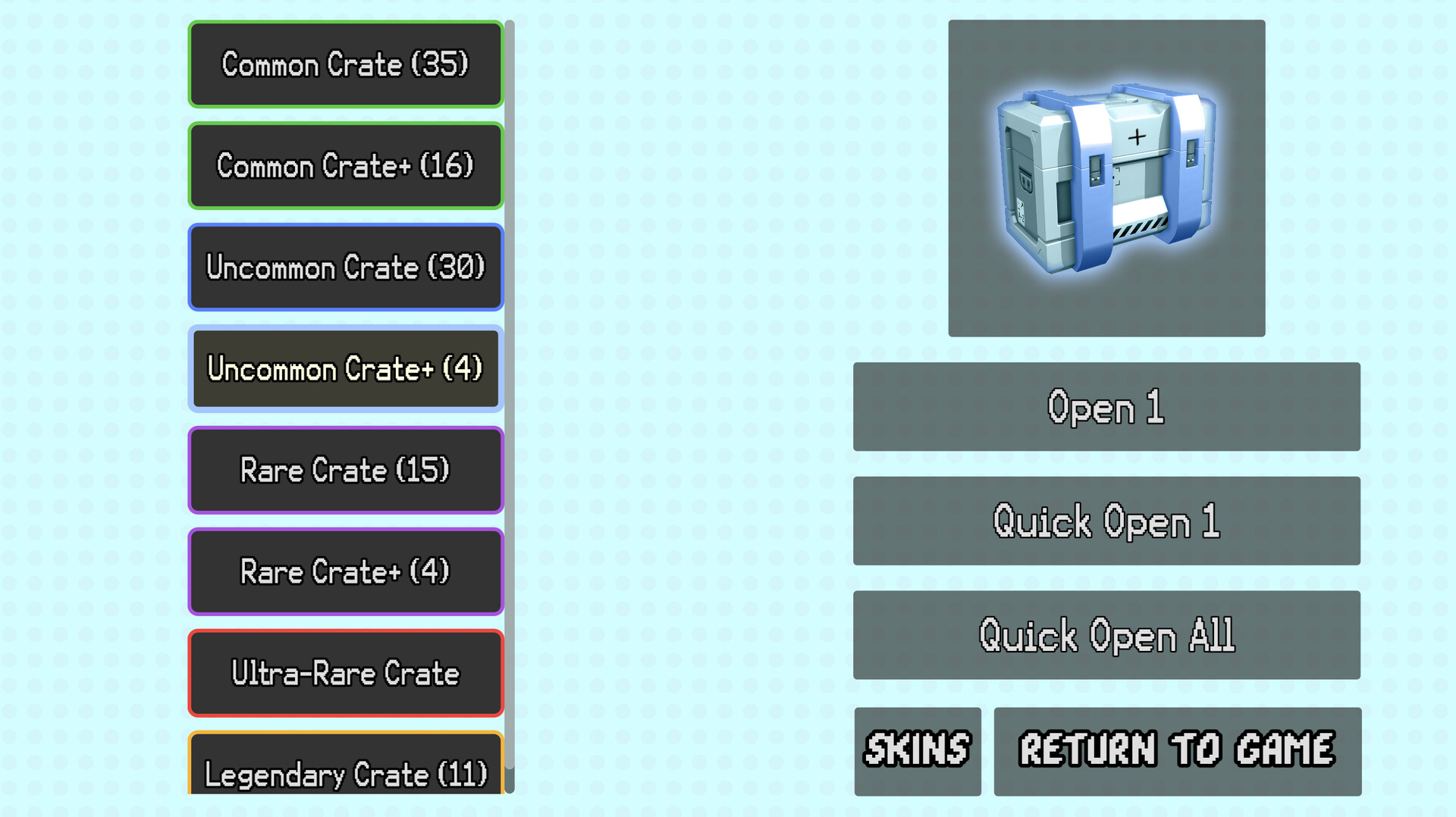Click the blue crate preview image
The height and width of the screenshot is (817, 1456).
pos(1106,177)
